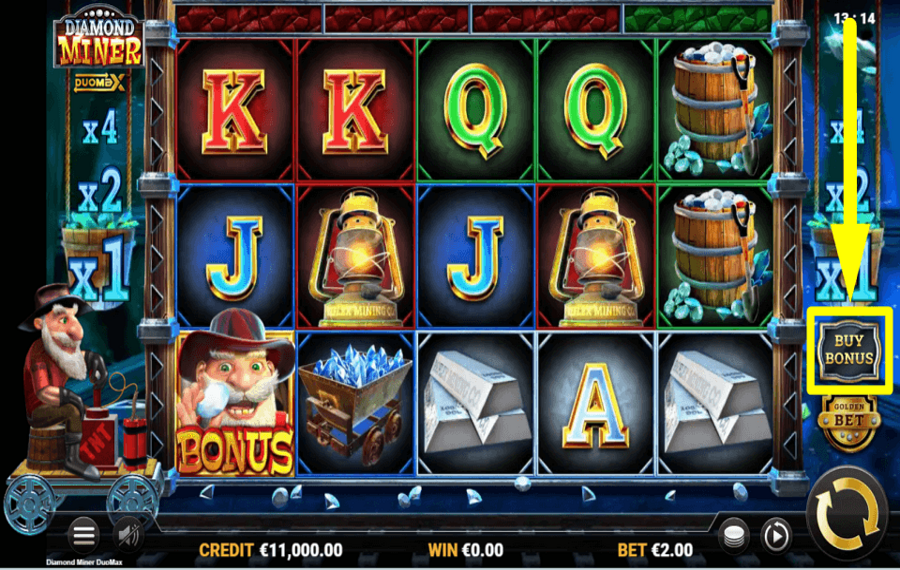The image size is (900, 570).
Task: Activate the Golden Bet option
Action: [x=848, y=420]
